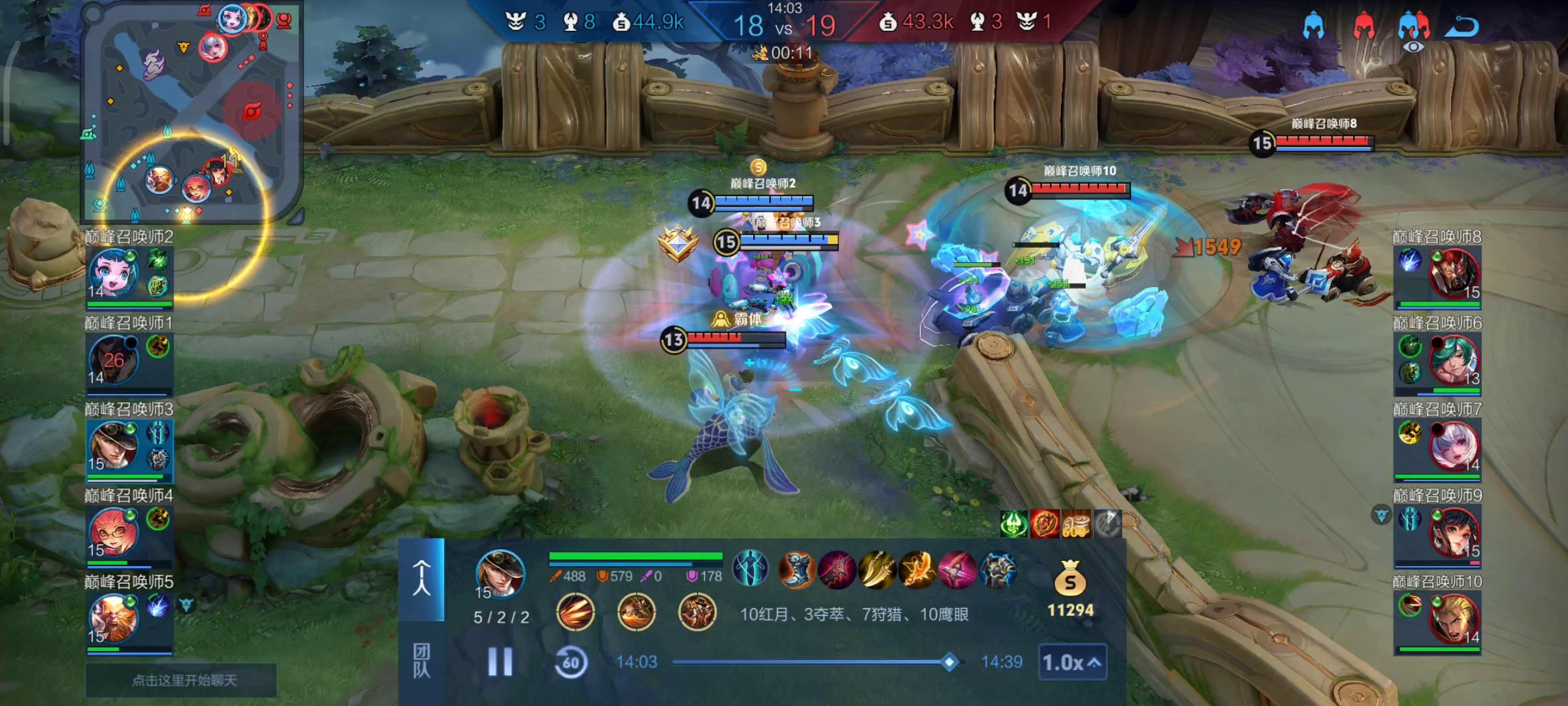Spectate player 巅峰召唤师5 portrait
This screenshot has height=706, width=1568.
coord(113,618)
